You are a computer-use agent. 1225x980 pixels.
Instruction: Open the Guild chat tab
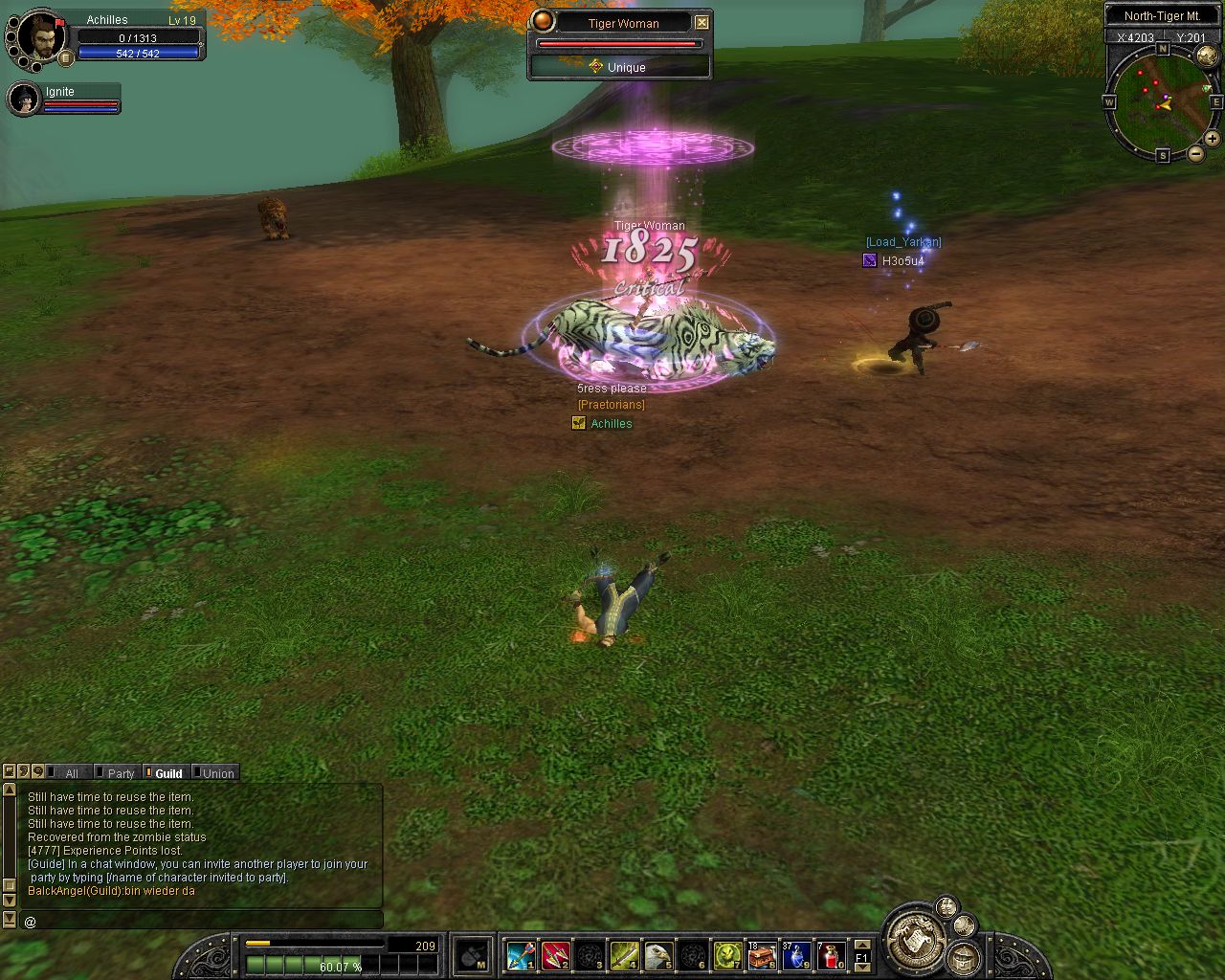point(168,773)
